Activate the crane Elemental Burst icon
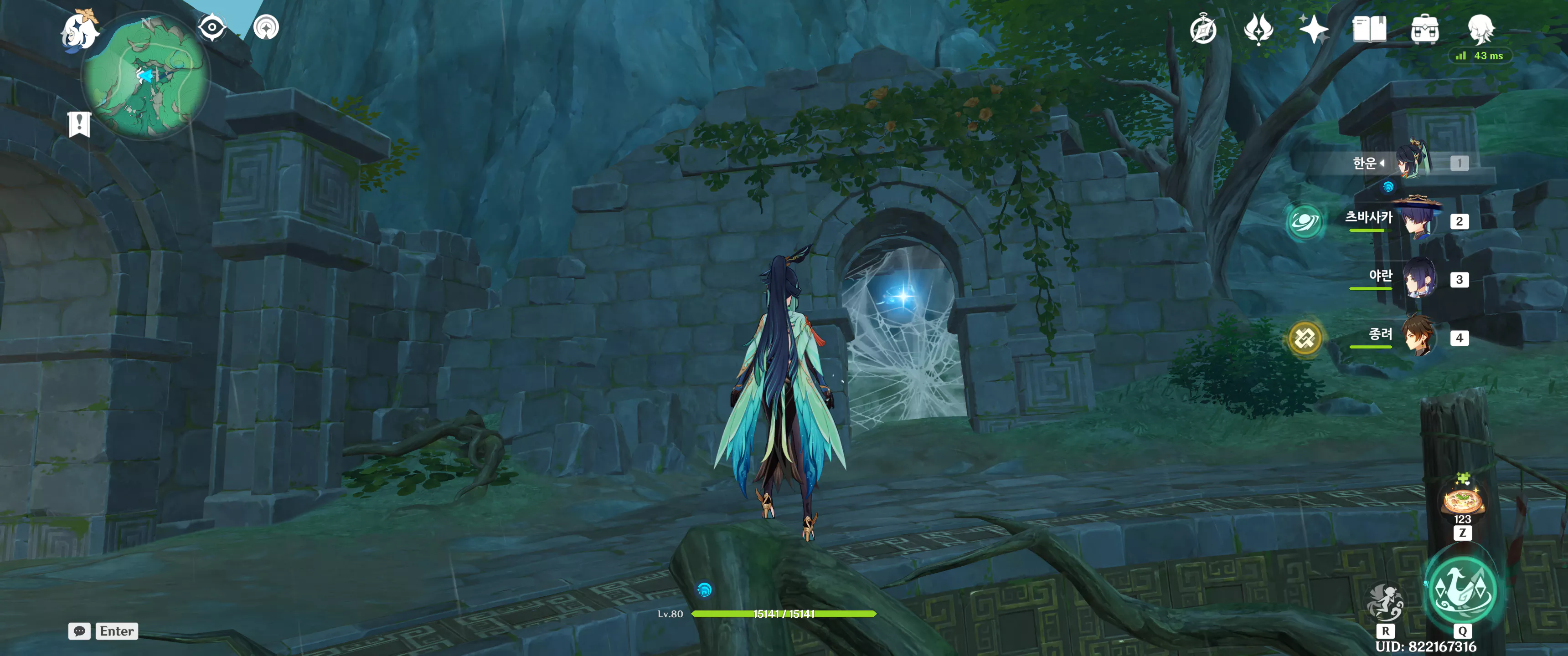 1462,589
